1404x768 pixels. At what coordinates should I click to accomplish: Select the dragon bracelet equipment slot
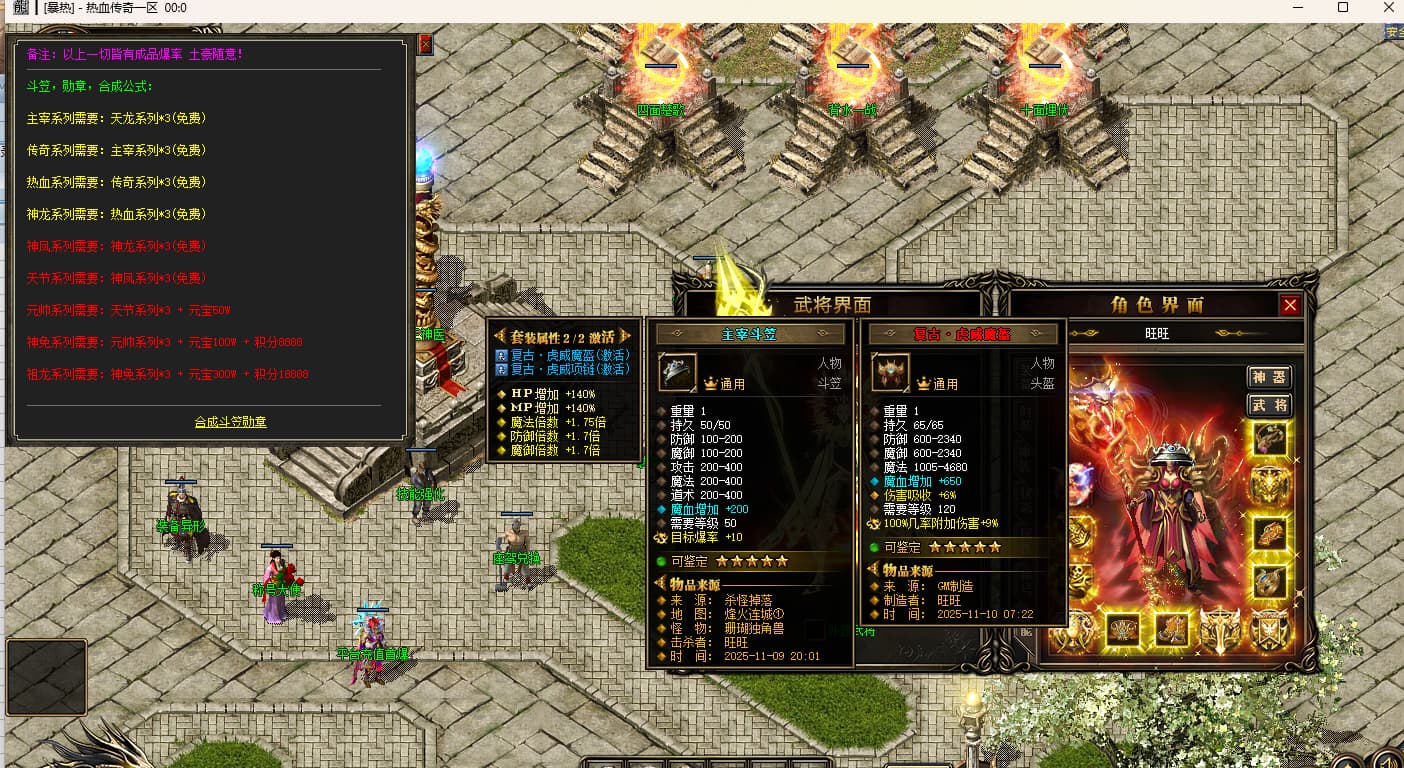click(x=1269, y=533)
